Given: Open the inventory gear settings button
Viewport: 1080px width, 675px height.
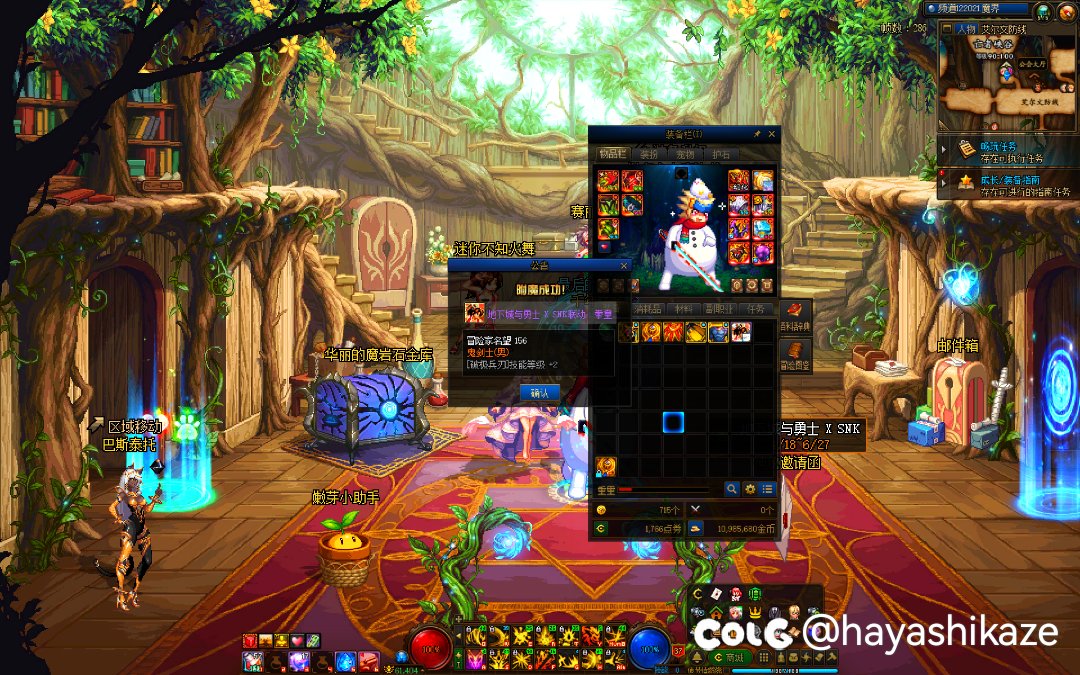Looking at the screenshot, I should 749,489.
